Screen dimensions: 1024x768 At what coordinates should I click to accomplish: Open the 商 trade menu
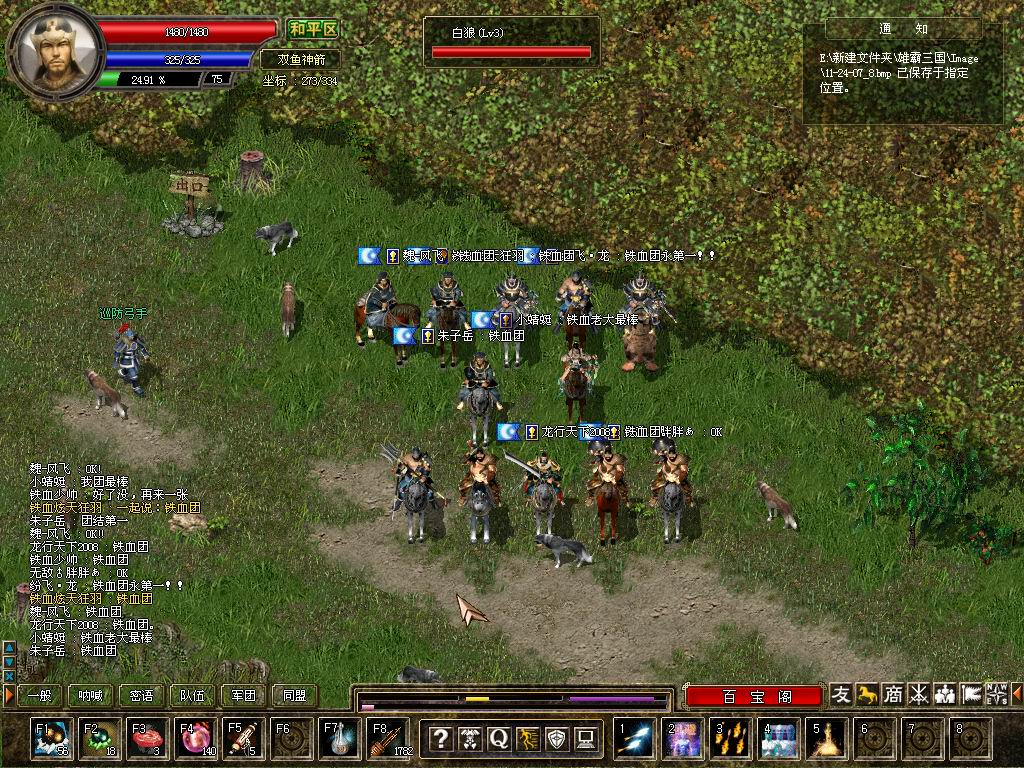pos(893,694)
